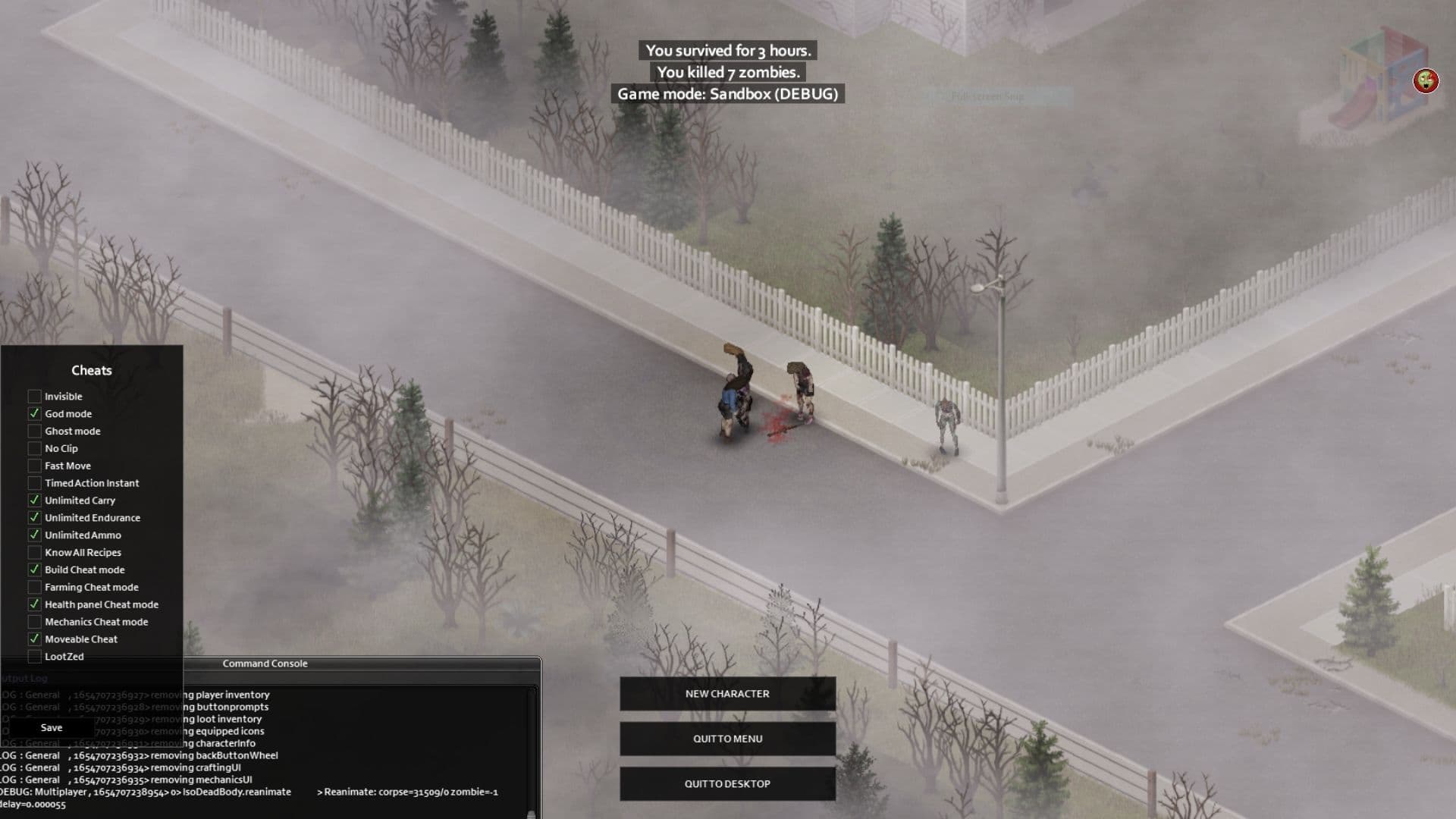
Task: Enable Farming Cheat mode
Action: (x=35, y=587)
